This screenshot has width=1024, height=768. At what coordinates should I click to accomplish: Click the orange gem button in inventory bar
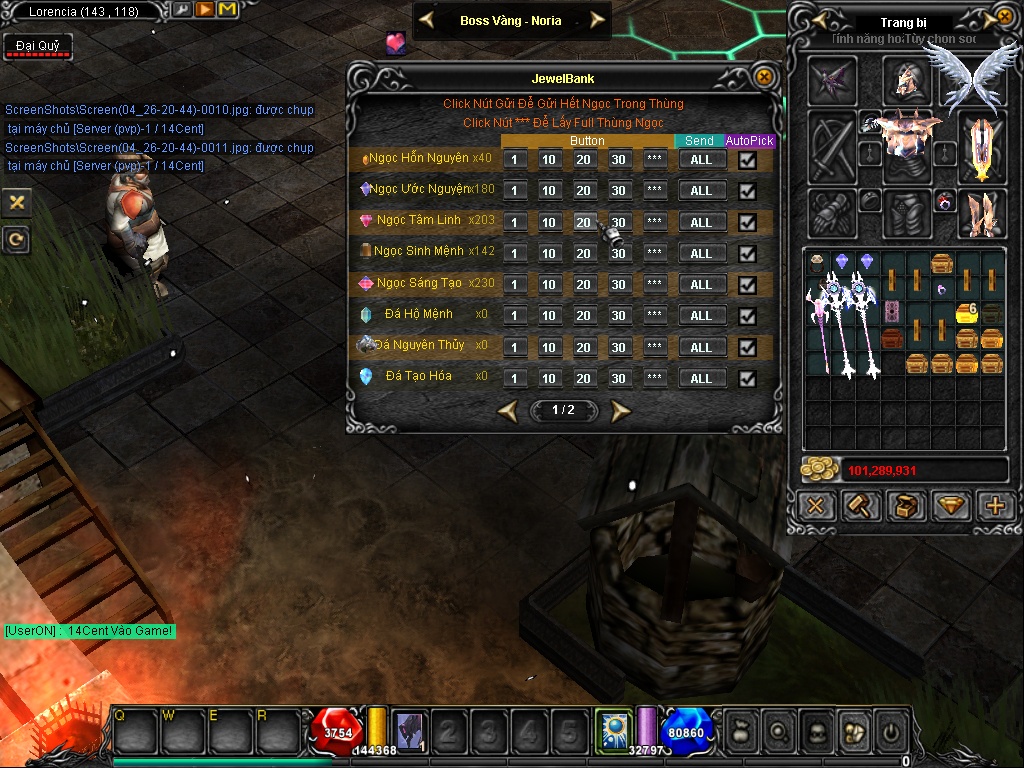pyautogui.click(x=951, y=506)
